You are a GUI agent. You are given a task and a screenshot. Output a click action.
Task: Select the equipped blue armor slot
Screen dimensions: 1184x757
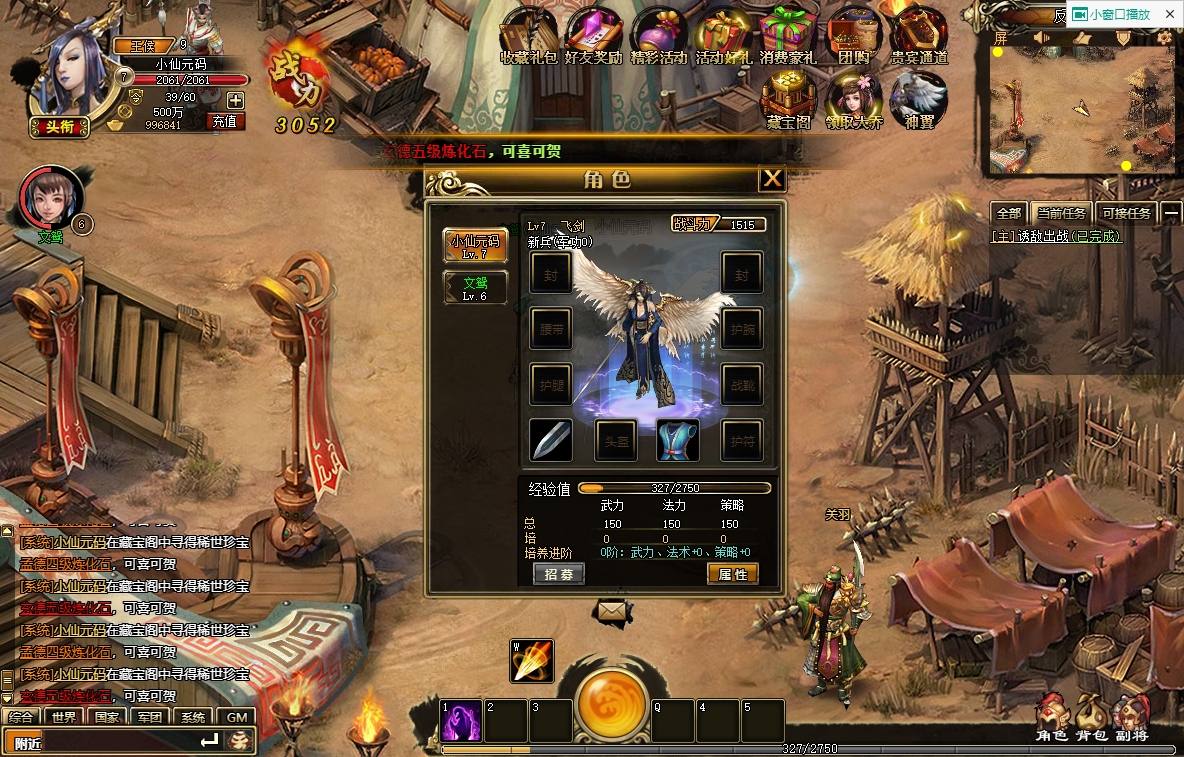(x=677, y=440)
